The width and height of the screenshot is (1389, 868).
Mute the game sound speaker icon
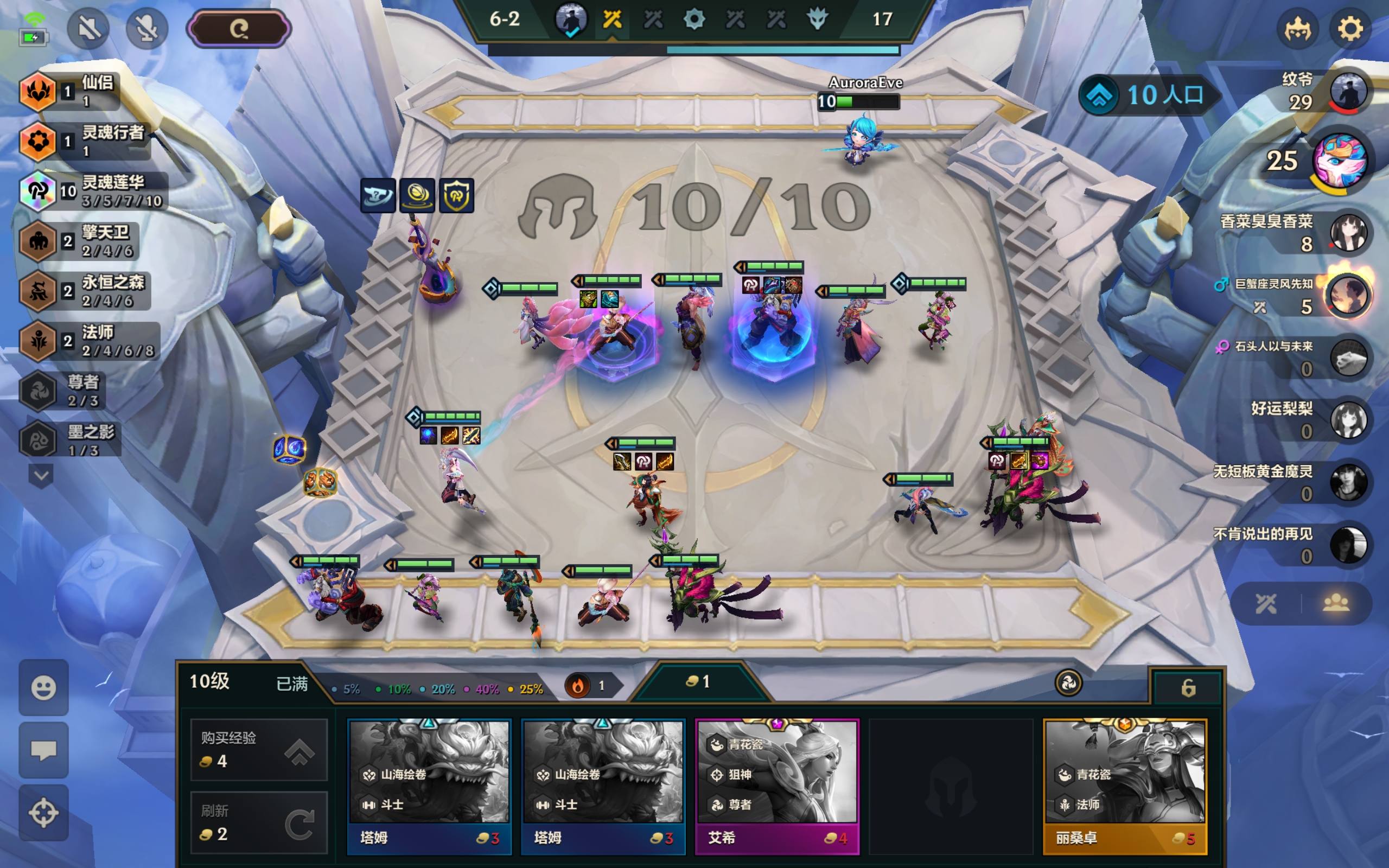tap(88, 28)
